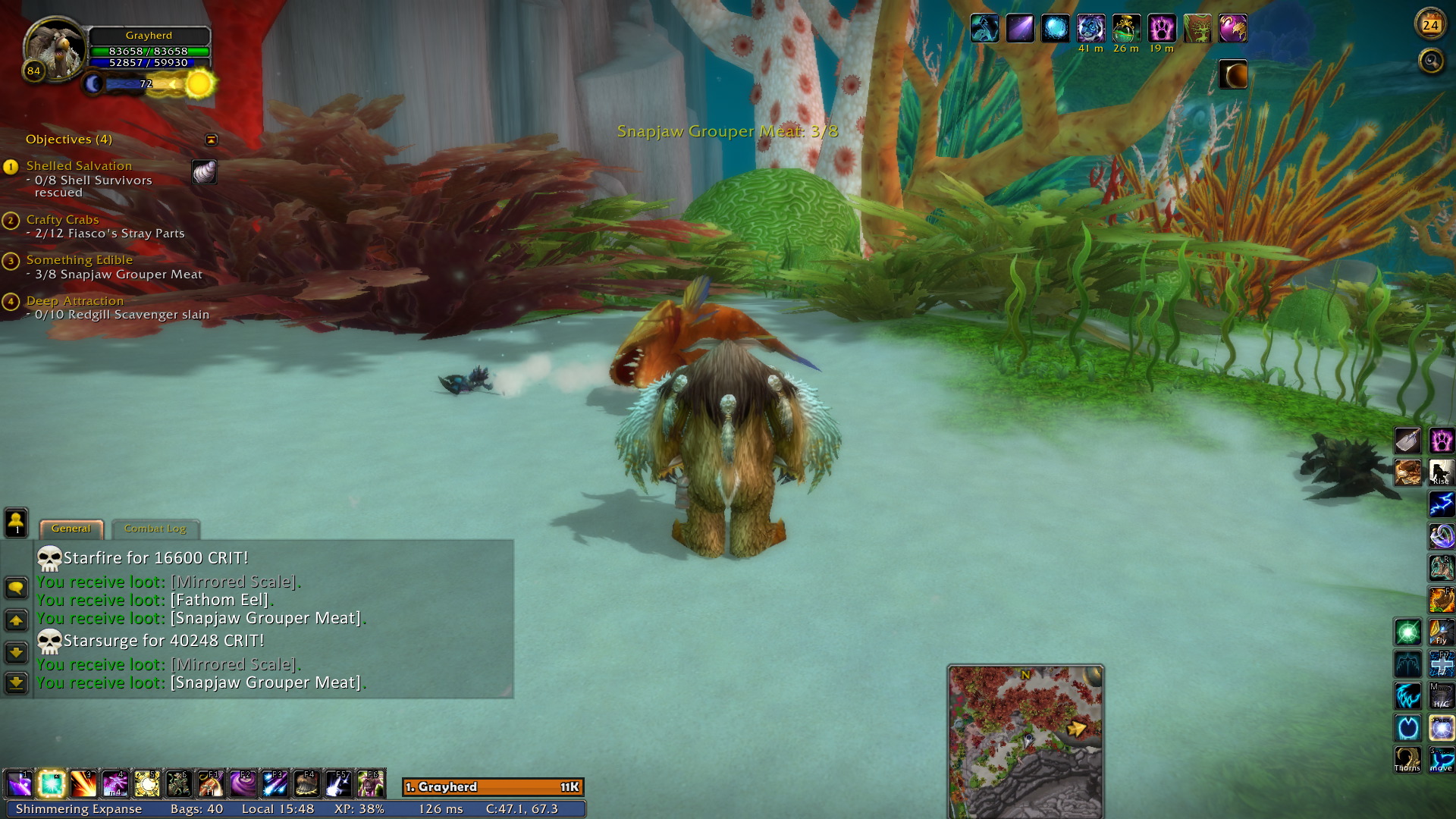The height and width of the screenshot is (819, 1456).
Task: Select the Shelled Salvation quest objective
Action: 79,165
